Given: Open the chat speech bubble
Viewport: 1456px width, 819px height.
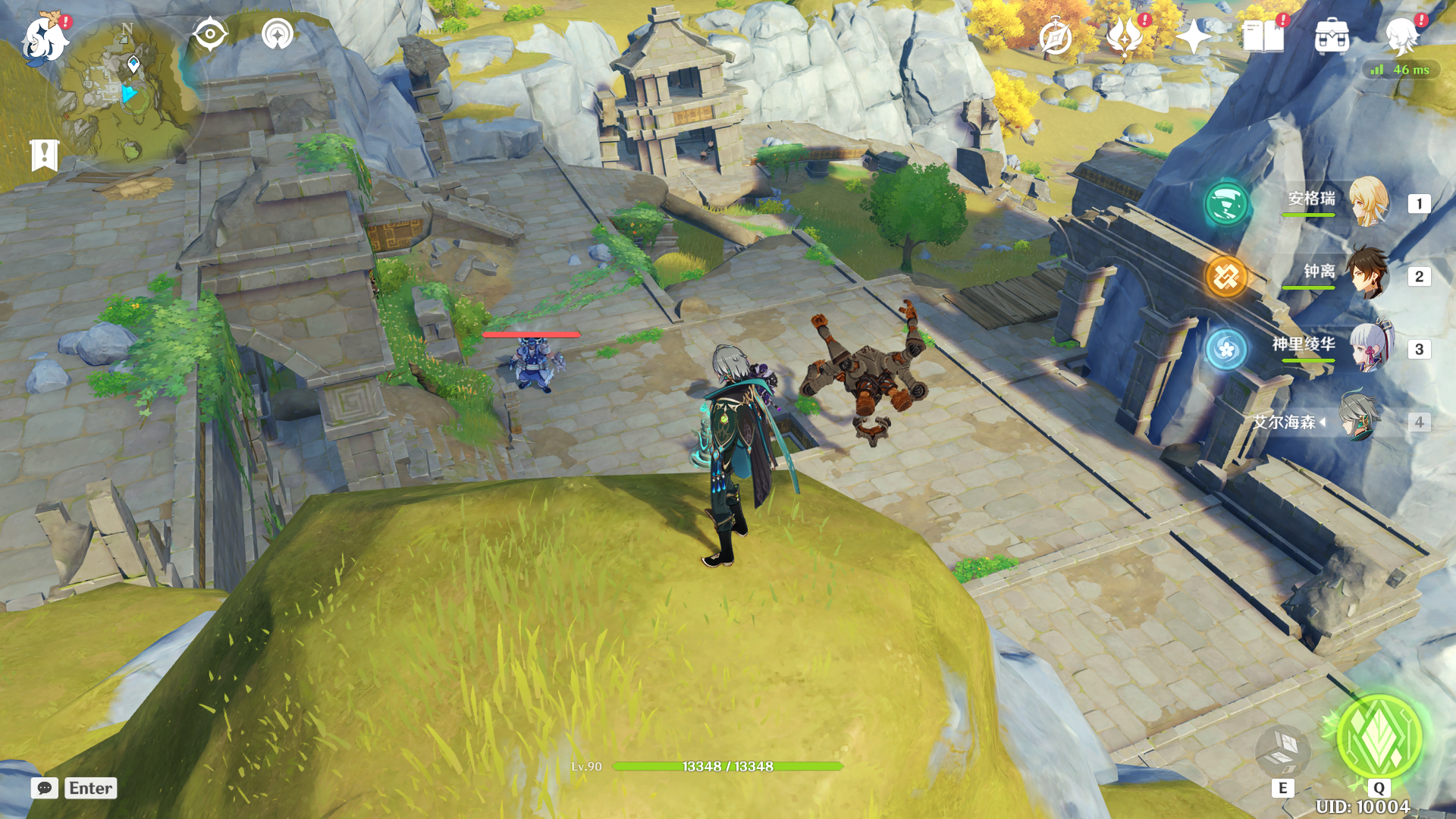Looking at the screenshot, I should 44,788.
